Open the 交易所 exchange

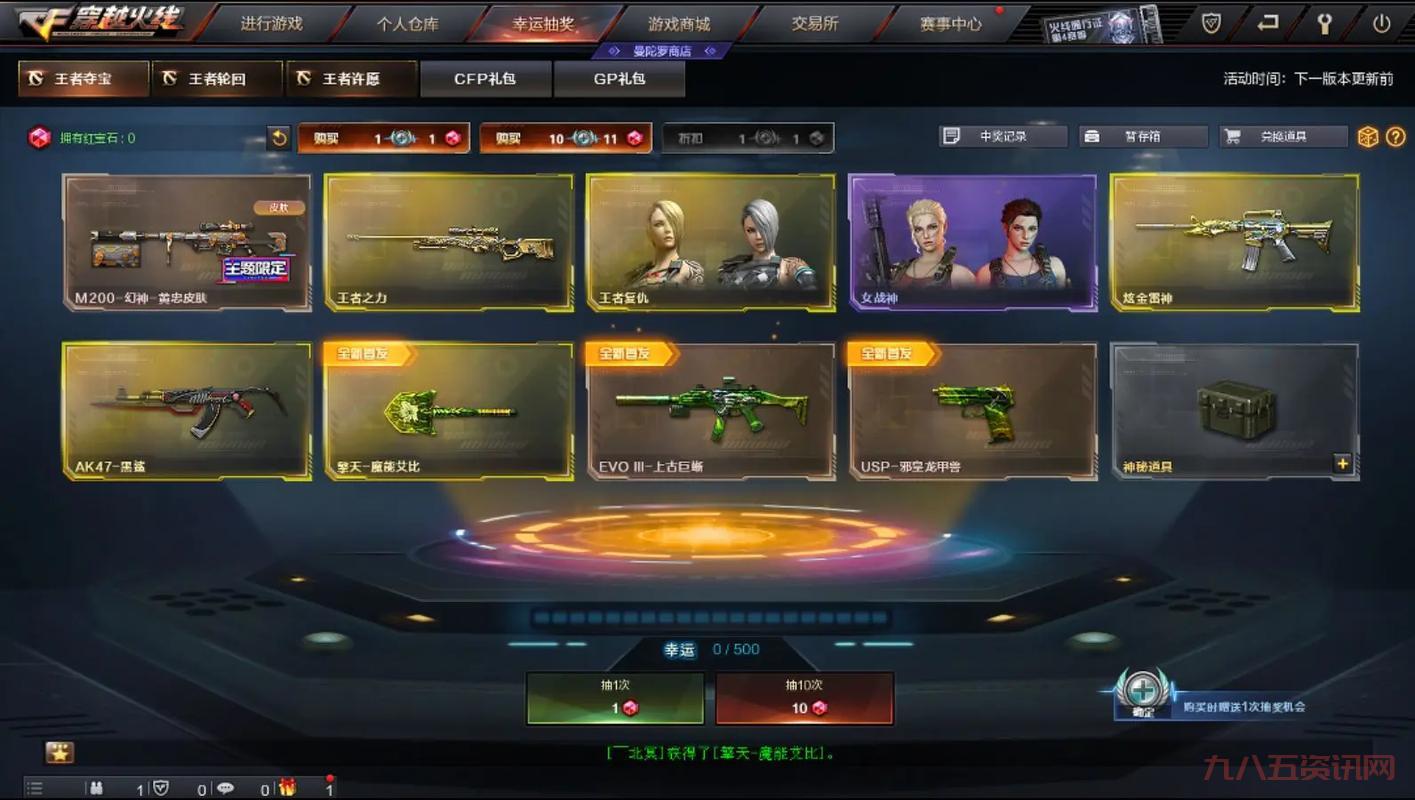tap(815, 23)
